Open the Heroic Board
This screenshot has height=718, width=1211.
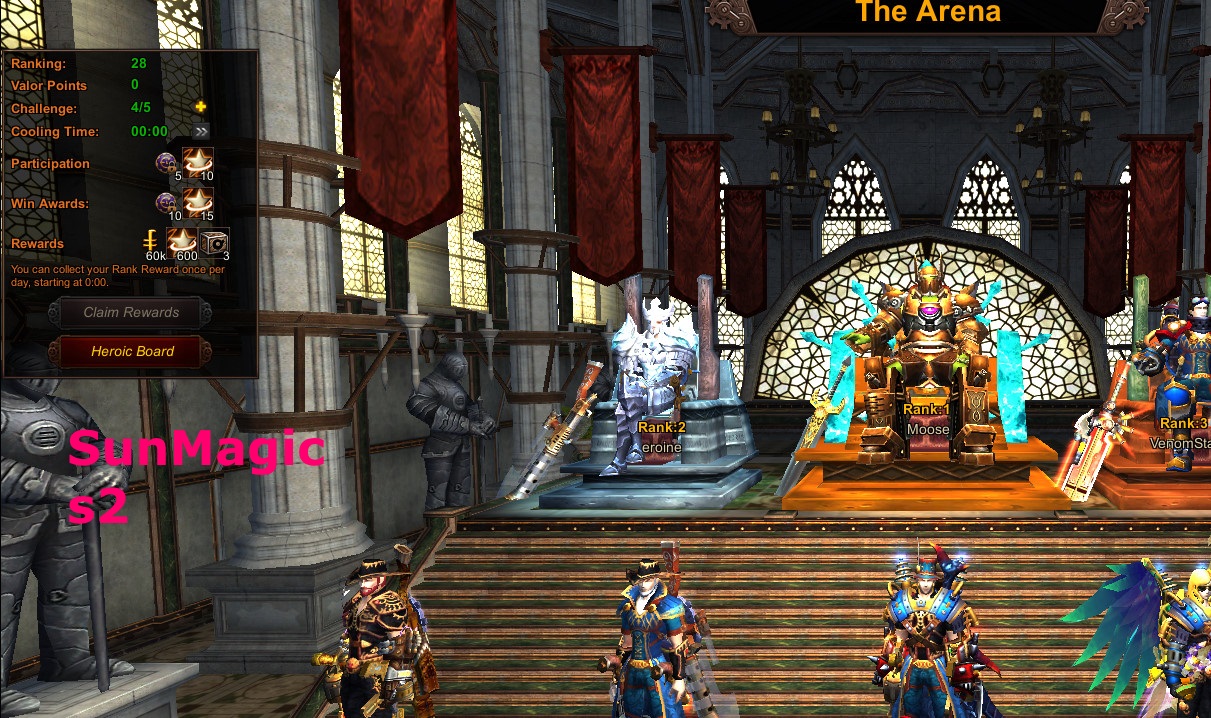point(132,352)
